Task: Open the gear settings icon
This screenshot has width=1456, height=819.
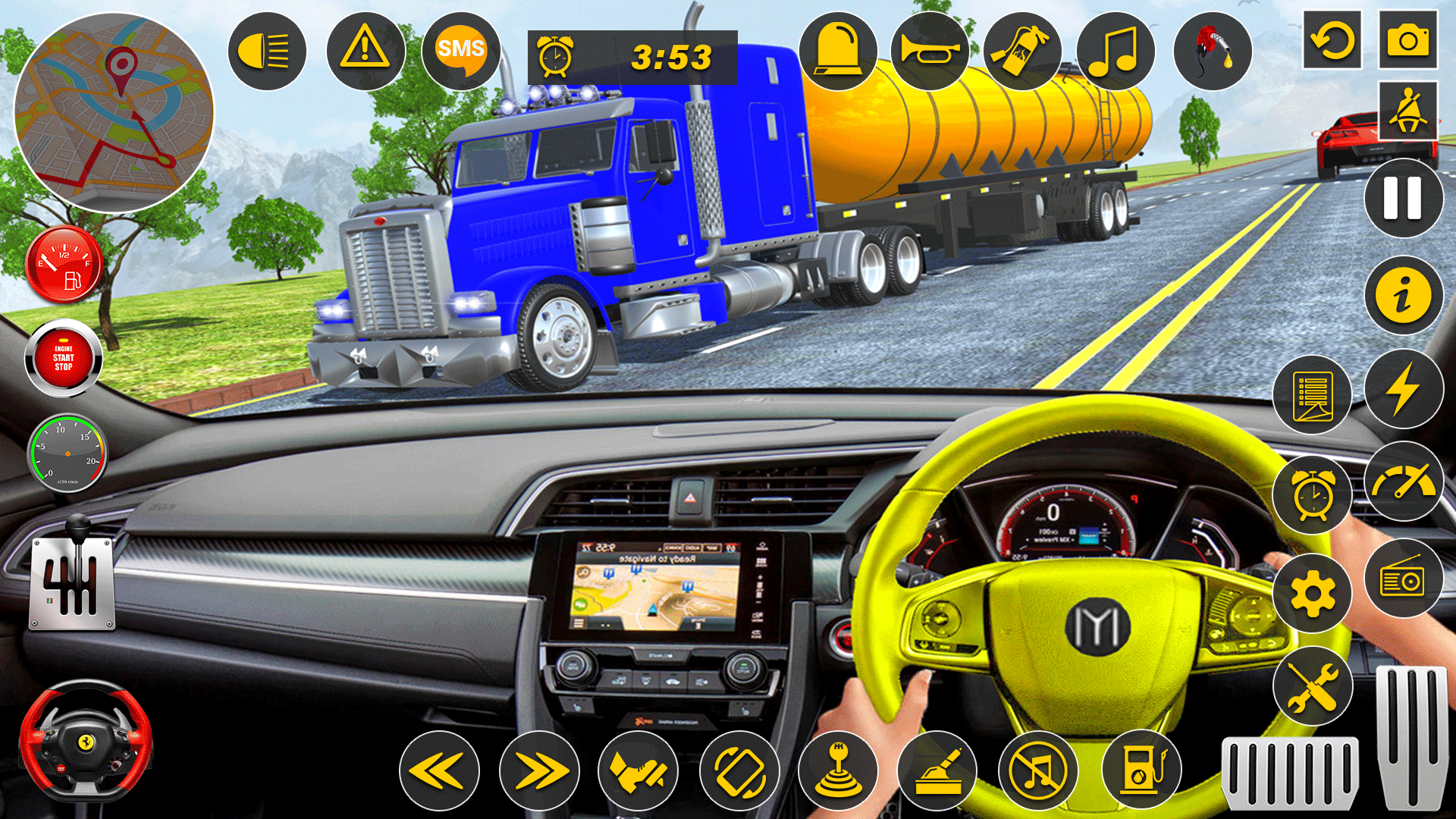Action: coord(1312,594)
